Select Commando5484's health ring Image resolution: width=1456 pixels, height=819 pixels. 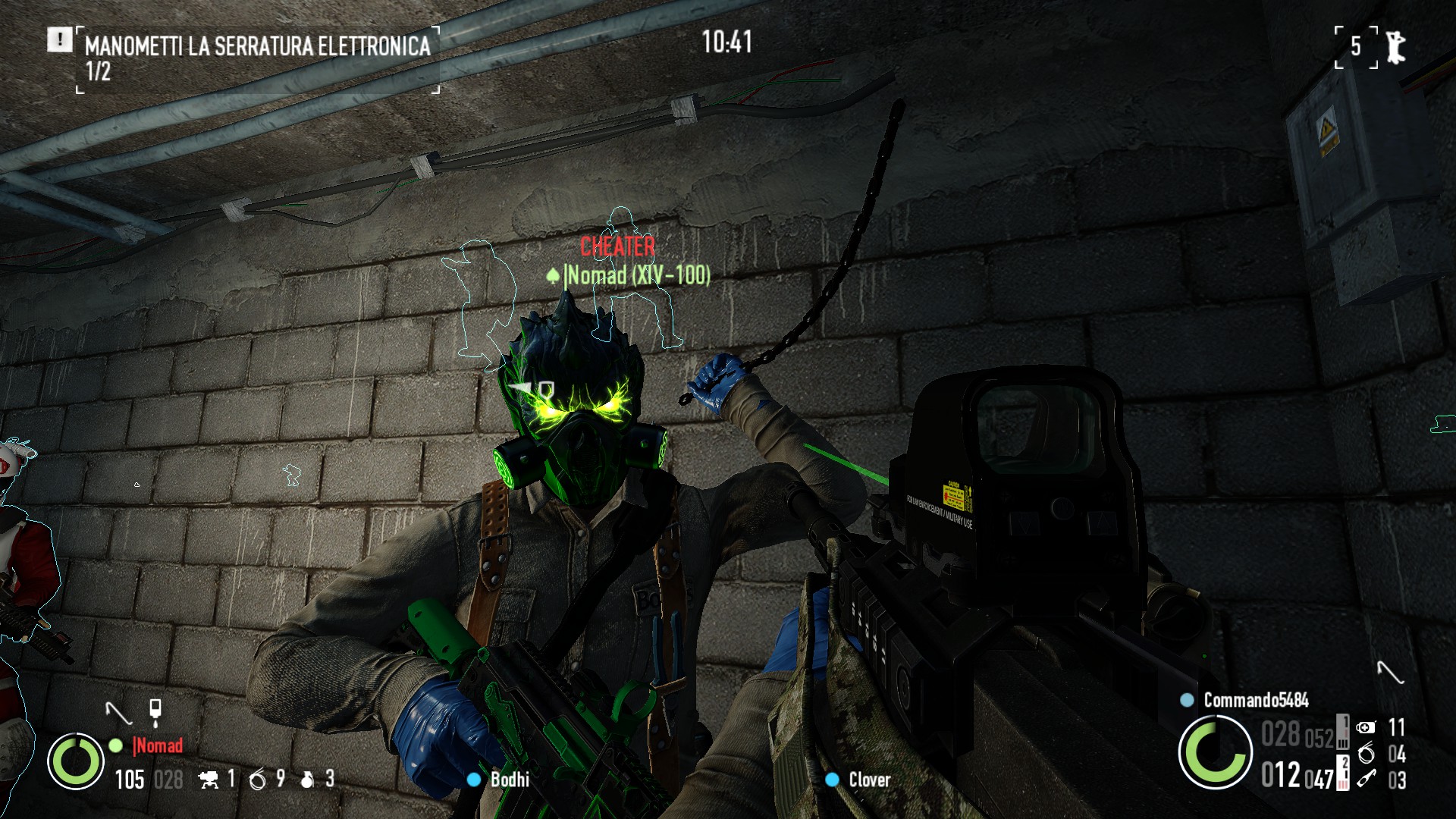coord(1215,752)
